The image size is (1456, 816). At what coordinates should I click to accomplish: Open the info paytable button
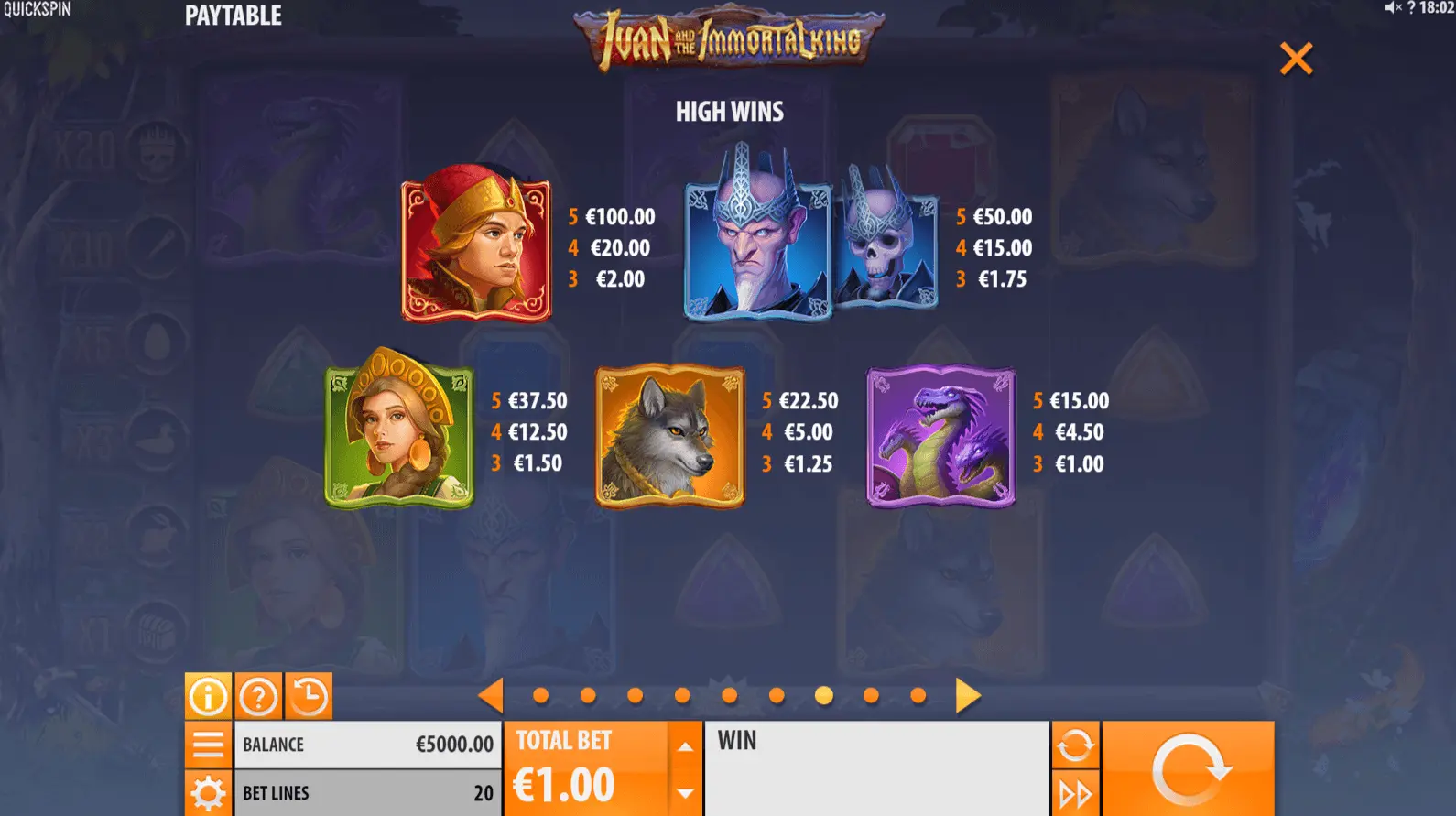pos(208,697)
